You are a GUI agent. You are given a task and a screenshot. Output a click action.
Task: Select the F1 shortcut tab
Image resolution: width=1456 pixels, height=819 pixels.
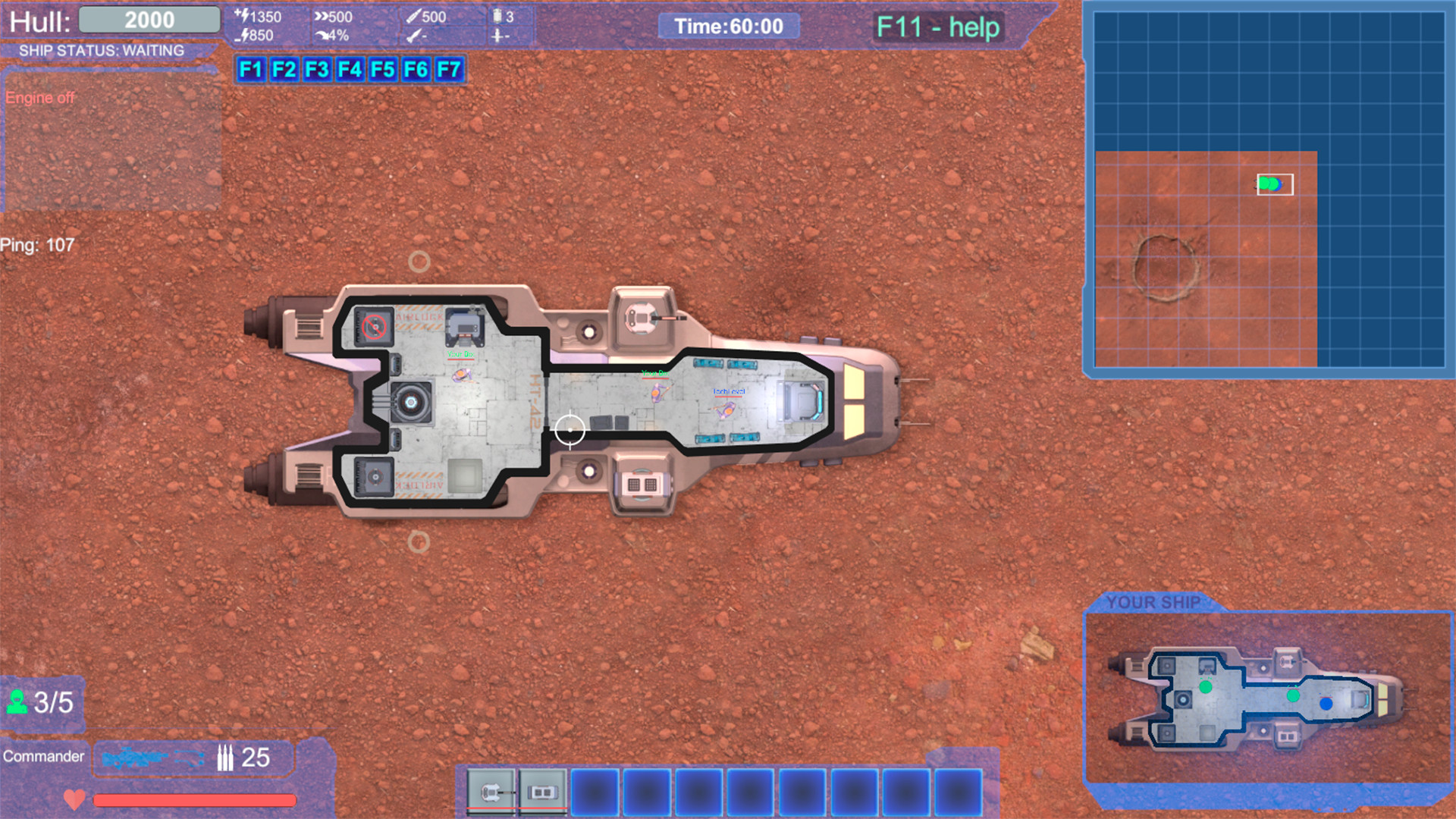pos(251,70)
